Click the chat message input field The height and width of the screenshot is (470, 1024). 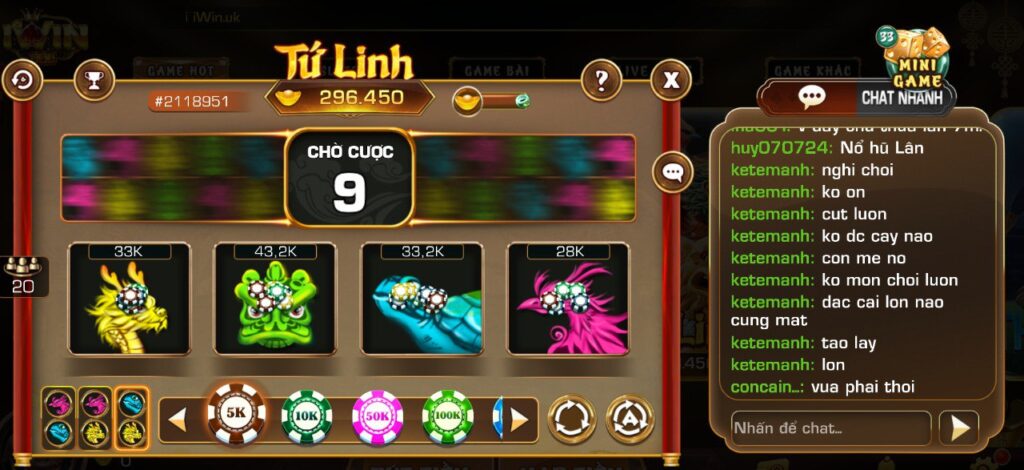point(830,428)
